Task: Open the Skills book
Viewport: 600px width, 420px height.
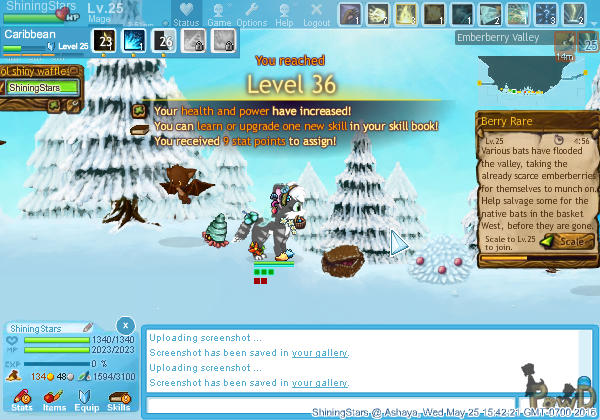Action: pos(118,401)
